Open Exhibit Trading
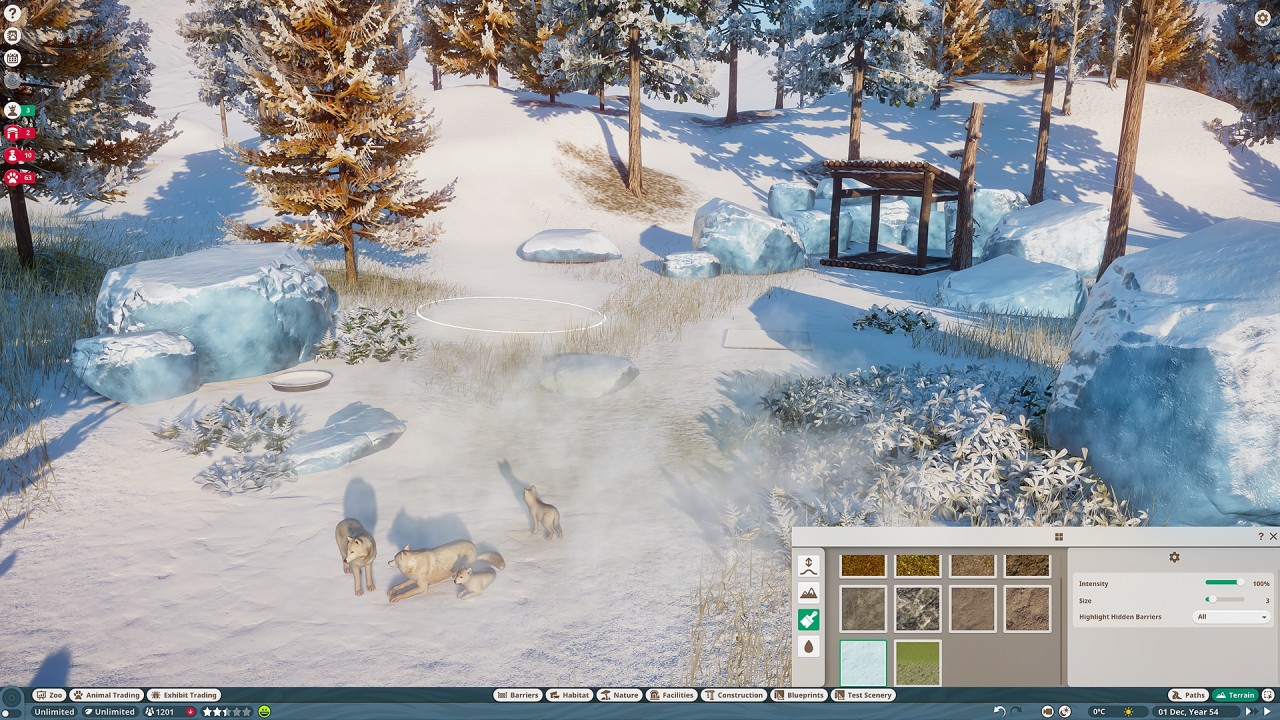The width and height of the screenshot is (1280, 720). (x=183, y=695)
